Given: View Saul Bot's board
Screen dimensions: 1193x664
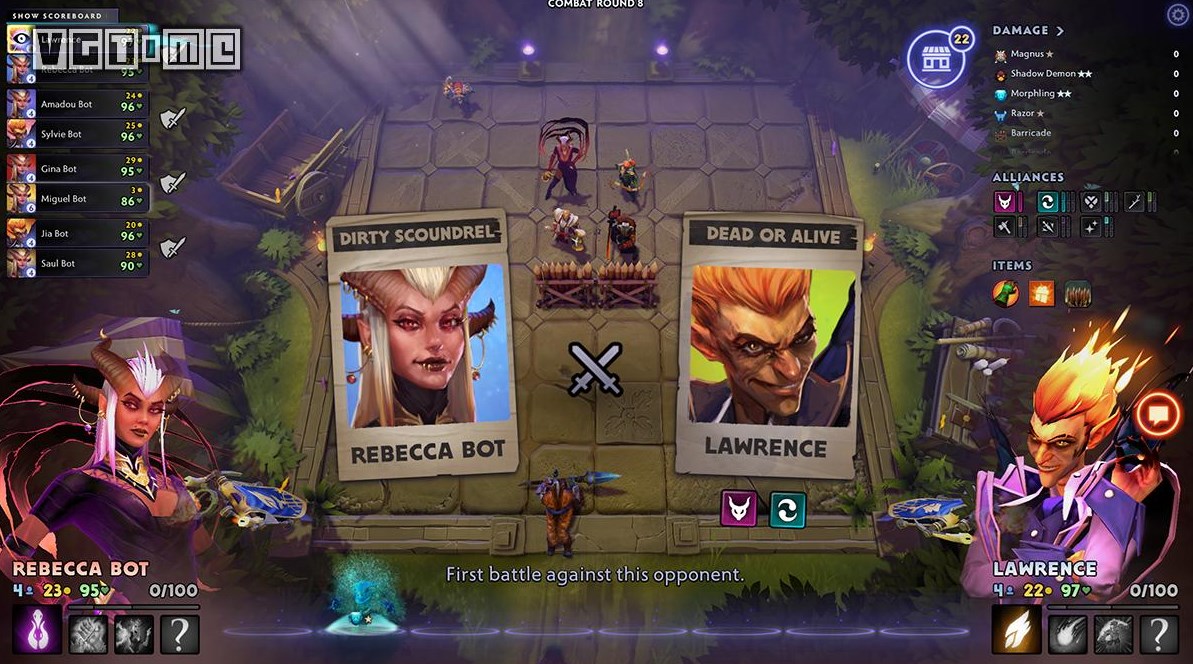Looking at the screenshot, I should (77, 263).
